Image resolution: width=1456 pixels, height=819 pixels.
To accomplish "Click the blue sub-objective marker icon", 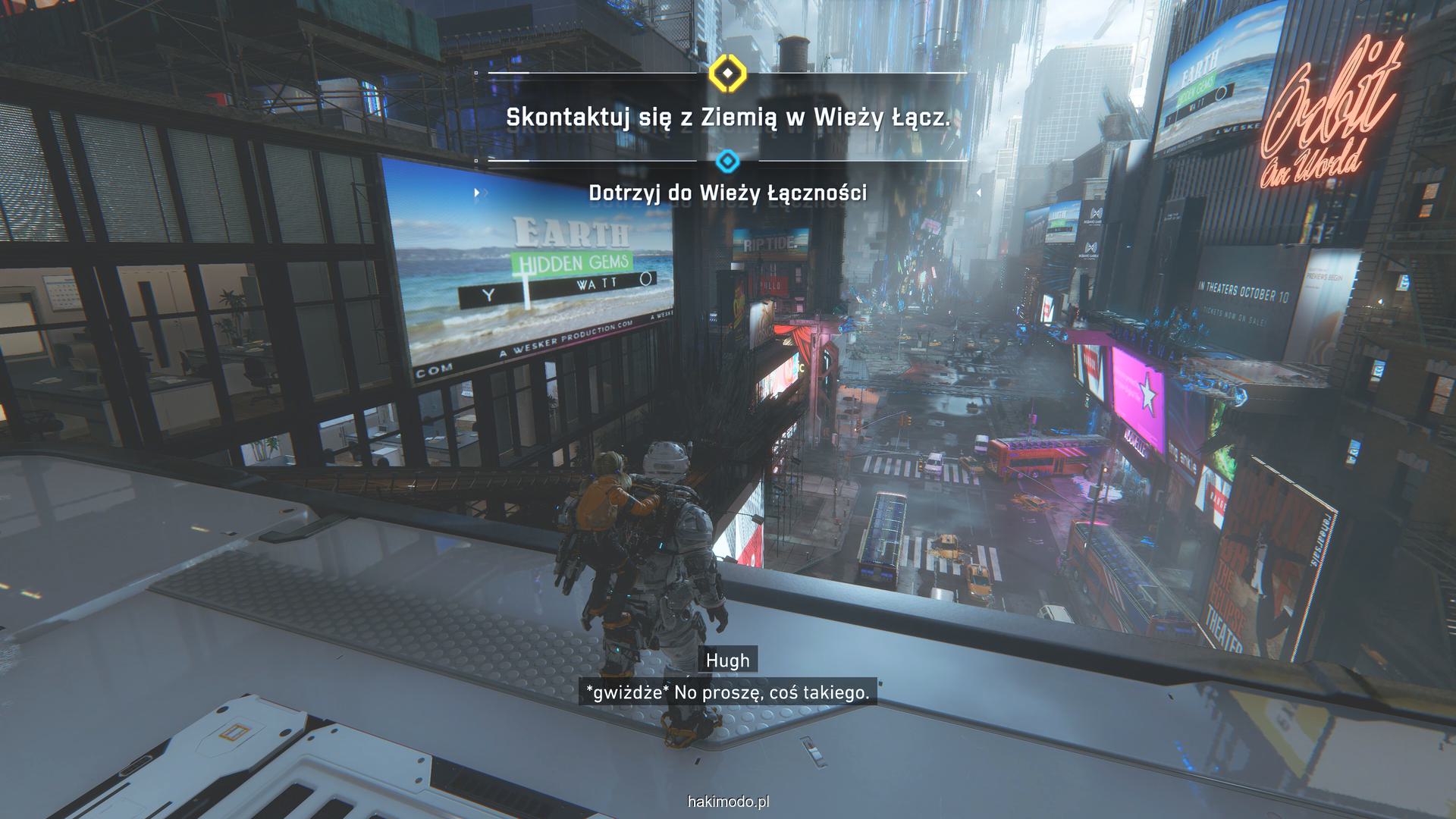I will (x=727, y=161).
